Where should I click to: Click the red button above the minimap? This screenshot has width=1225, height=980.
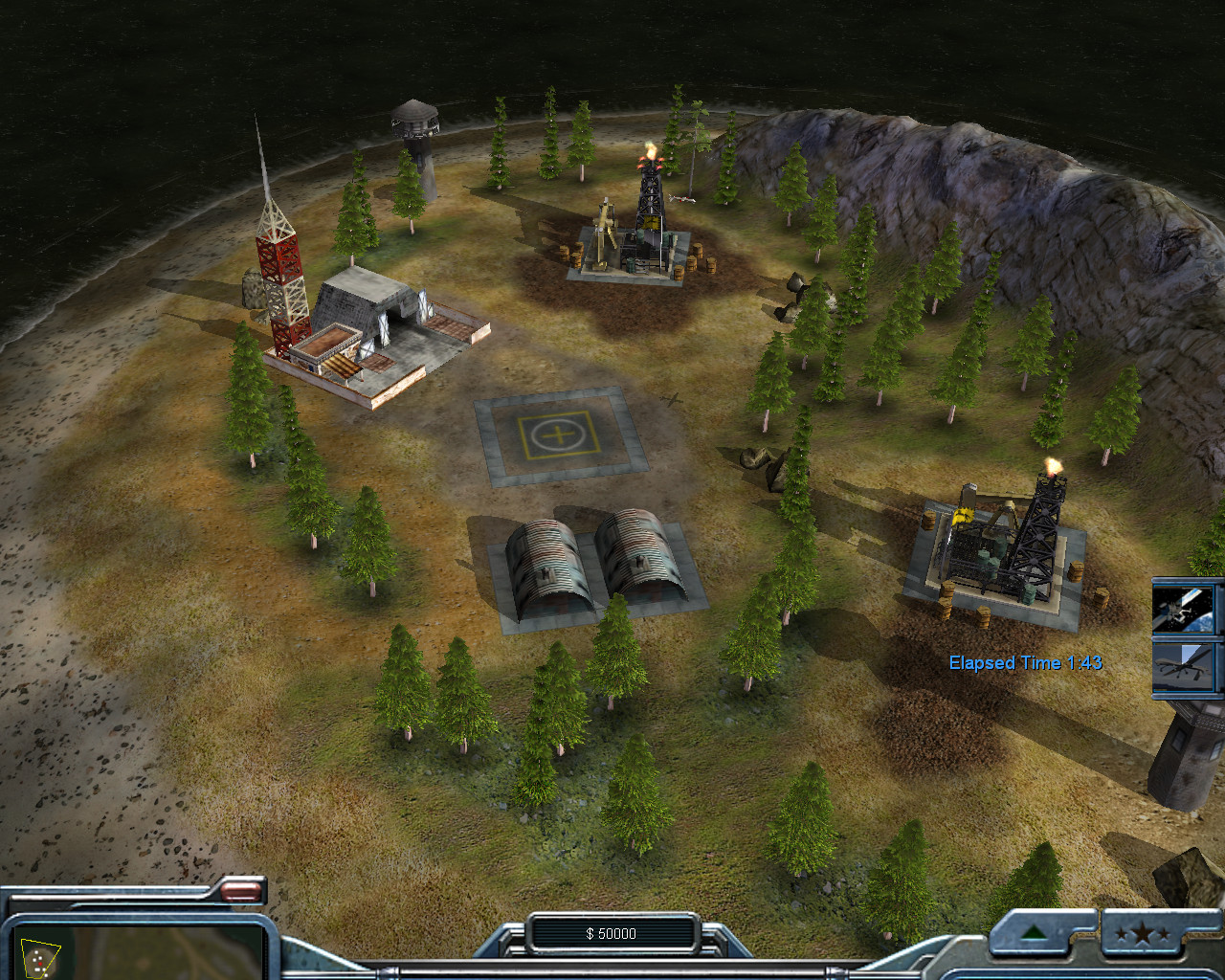click(242, 892)
